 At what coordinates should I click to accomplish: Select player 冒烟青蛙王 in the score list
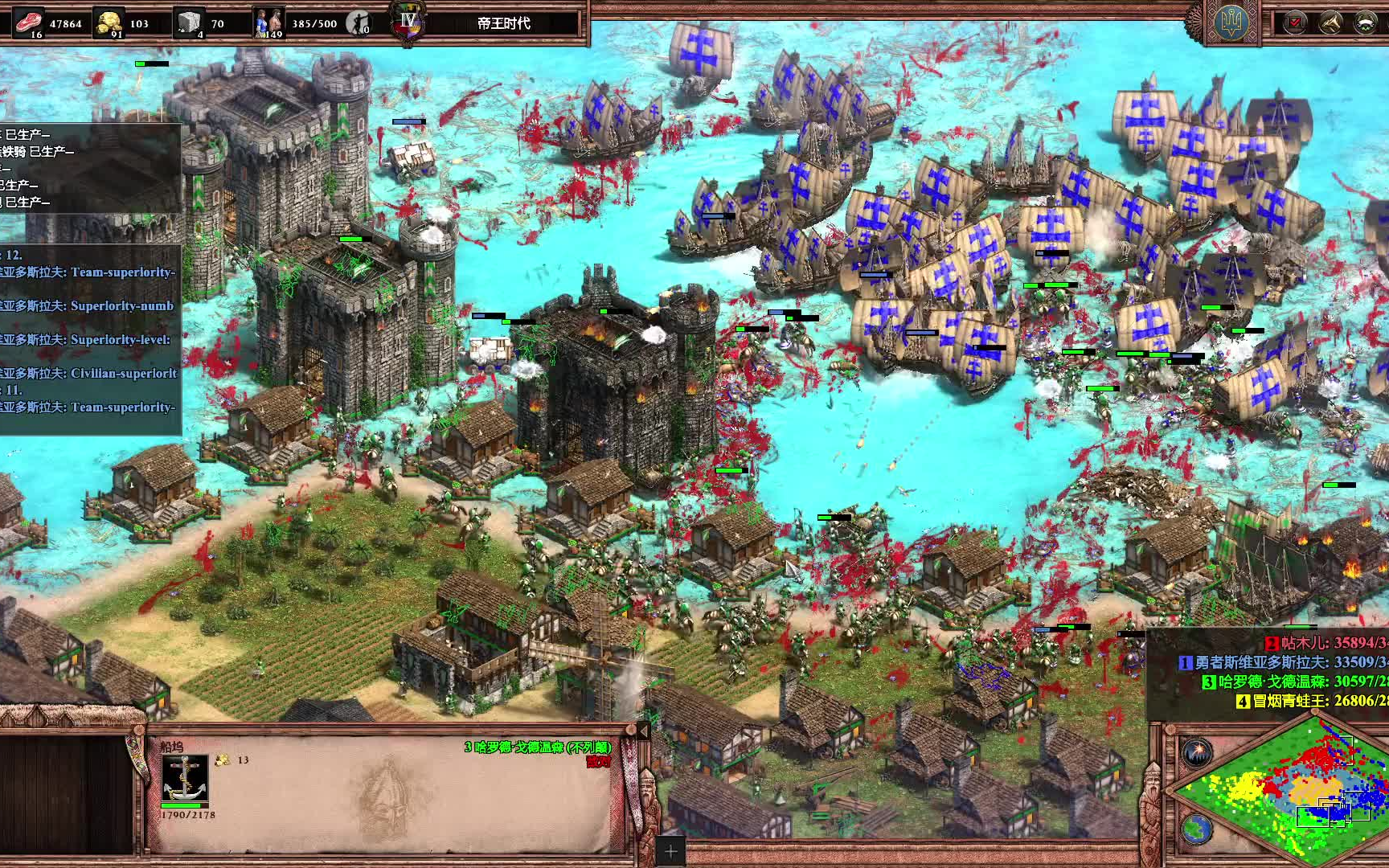point(1312,701)
